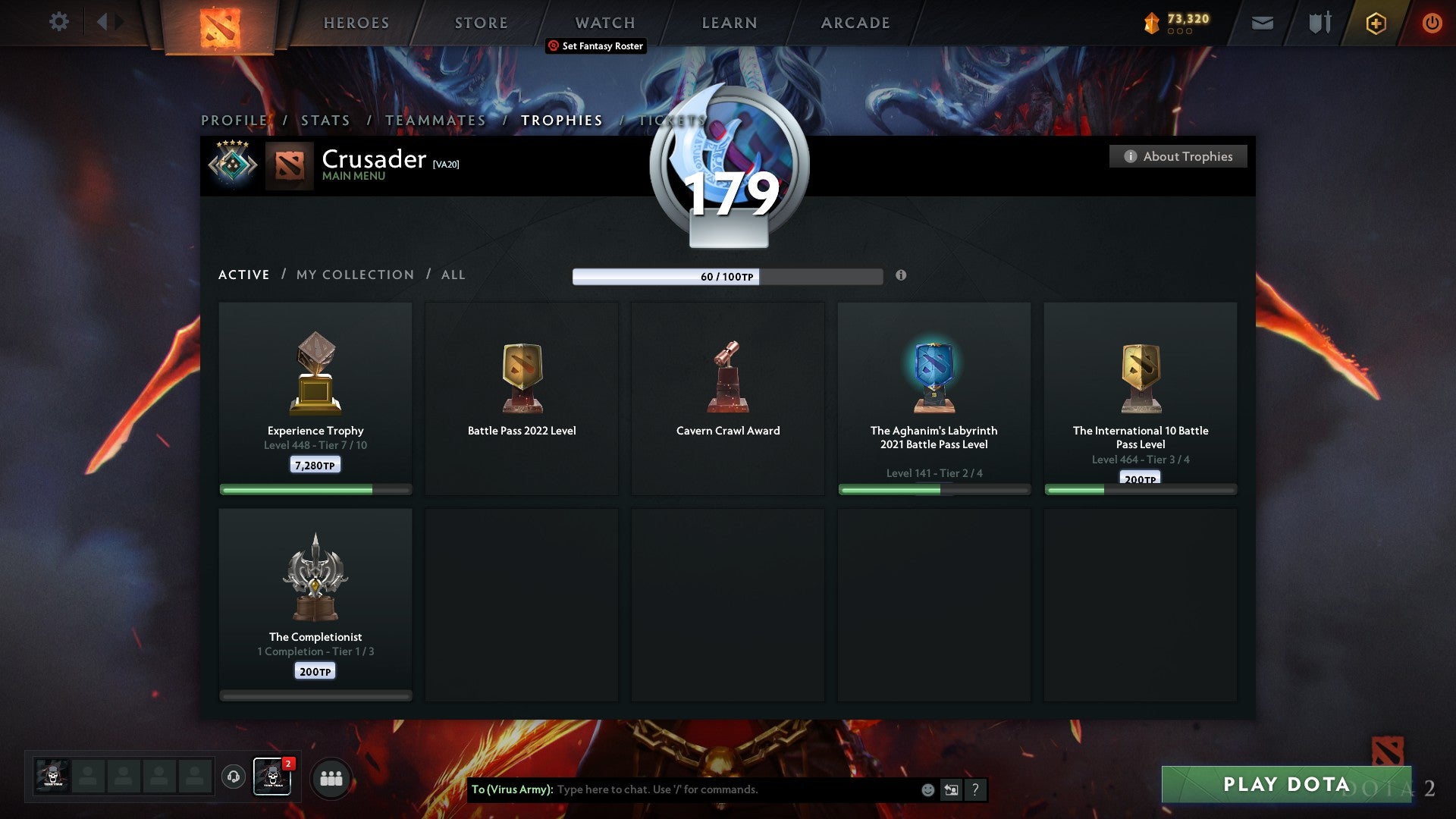Click the Set Fantasy Roster notification
The height and width of the screenshot is (819, 1456).
(x=595, y=46)
